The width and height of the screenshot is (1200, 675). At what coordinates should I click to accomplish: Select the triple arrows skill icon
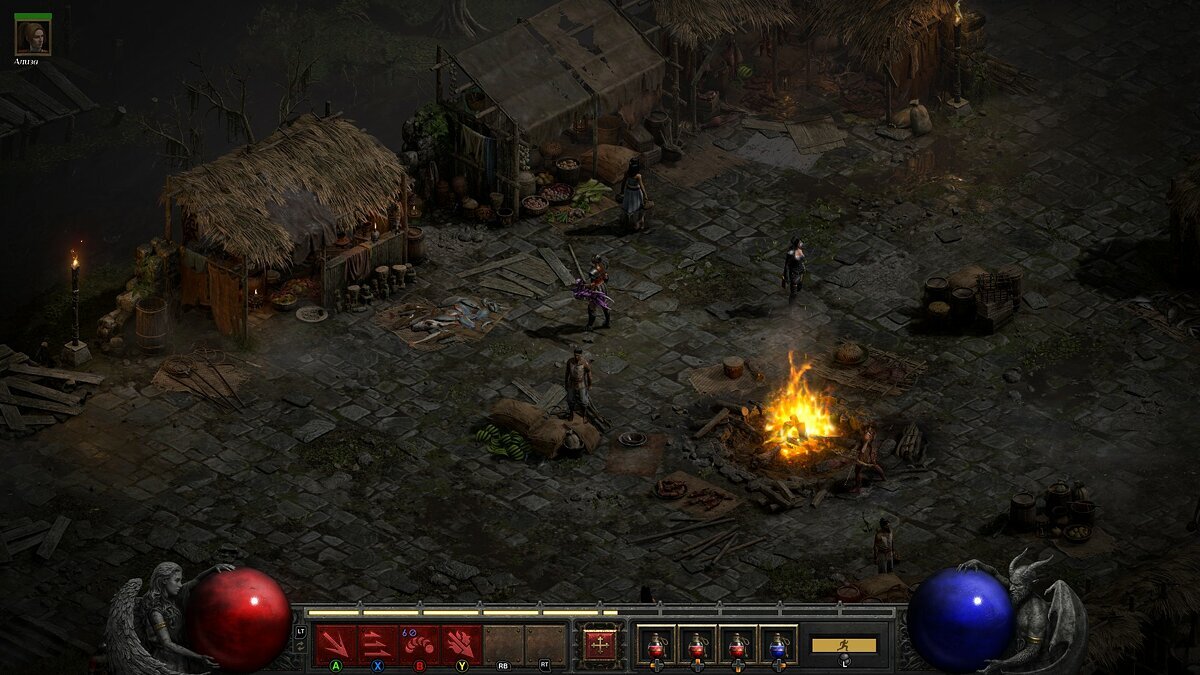[x=378, y=643]
